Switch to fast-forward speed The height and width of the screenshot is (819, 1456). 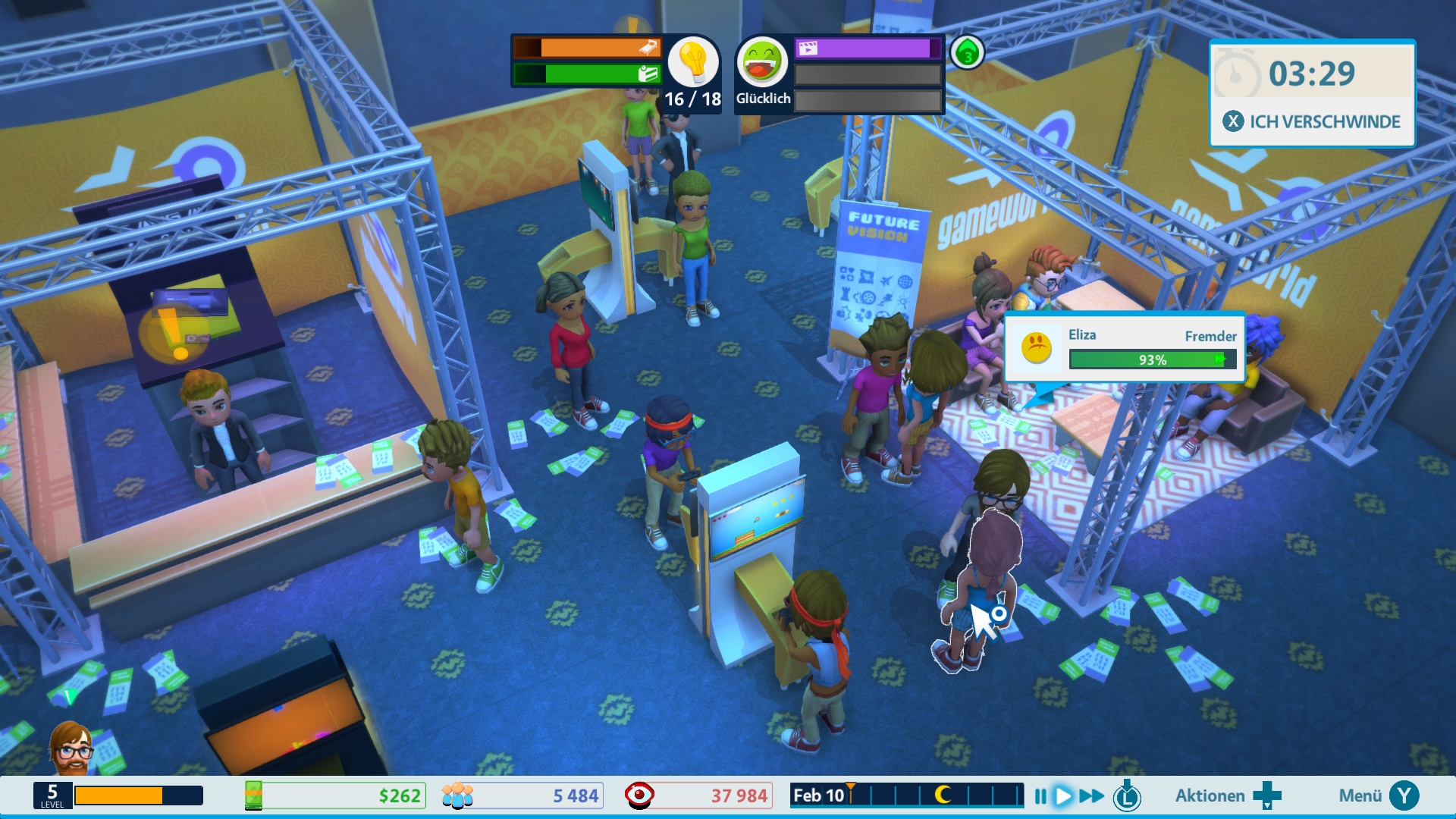tap(1091, 795)
